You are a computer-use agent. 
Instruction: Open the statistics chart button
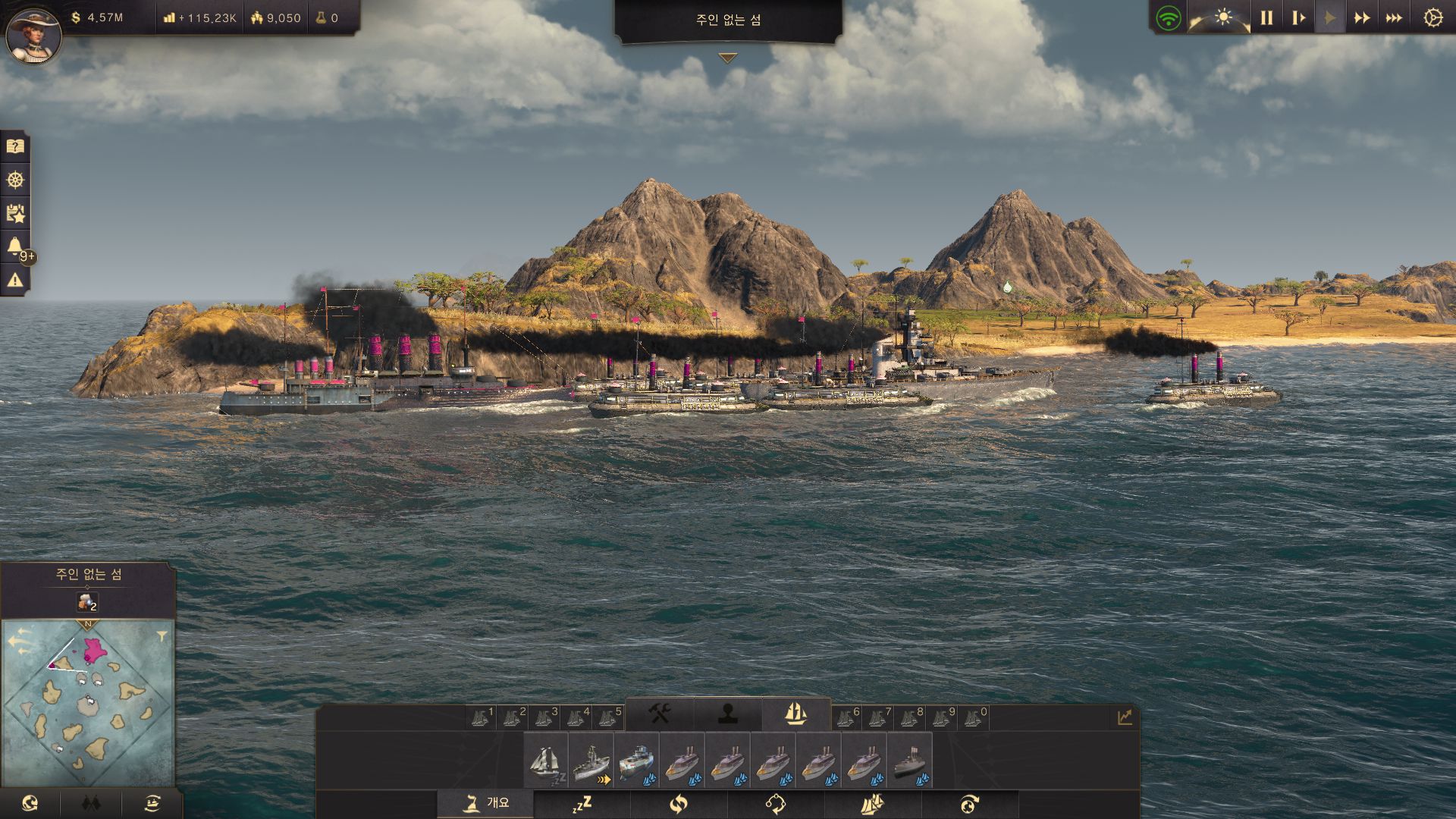point(1124,717)
